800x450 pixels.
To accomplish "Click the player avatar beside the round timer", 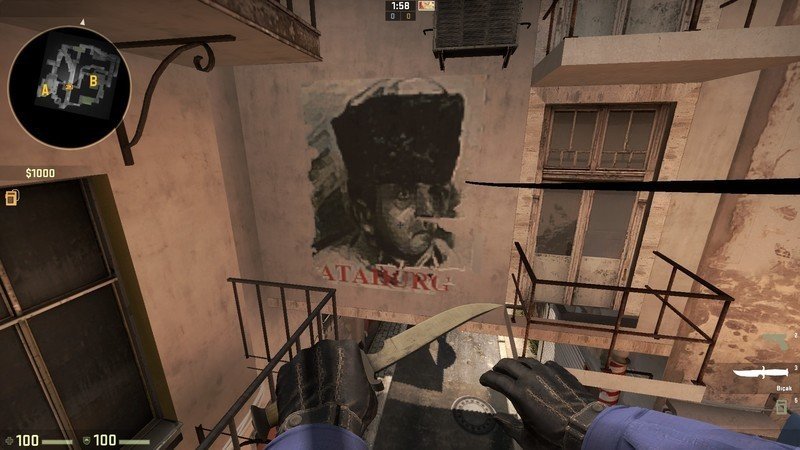I will coord(427,6).
